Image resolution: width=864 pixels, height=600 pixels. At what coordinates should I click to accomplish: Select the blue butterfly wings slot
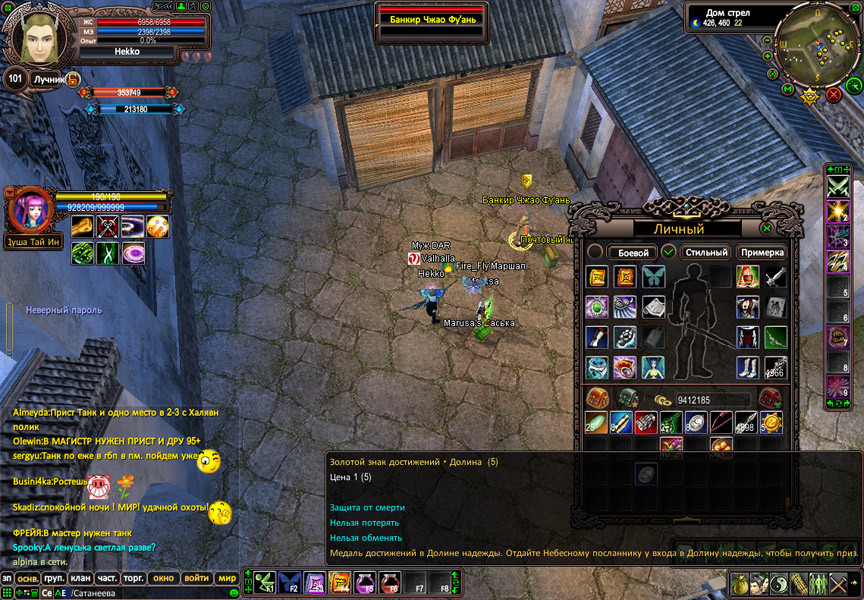[x=652, y=277]
